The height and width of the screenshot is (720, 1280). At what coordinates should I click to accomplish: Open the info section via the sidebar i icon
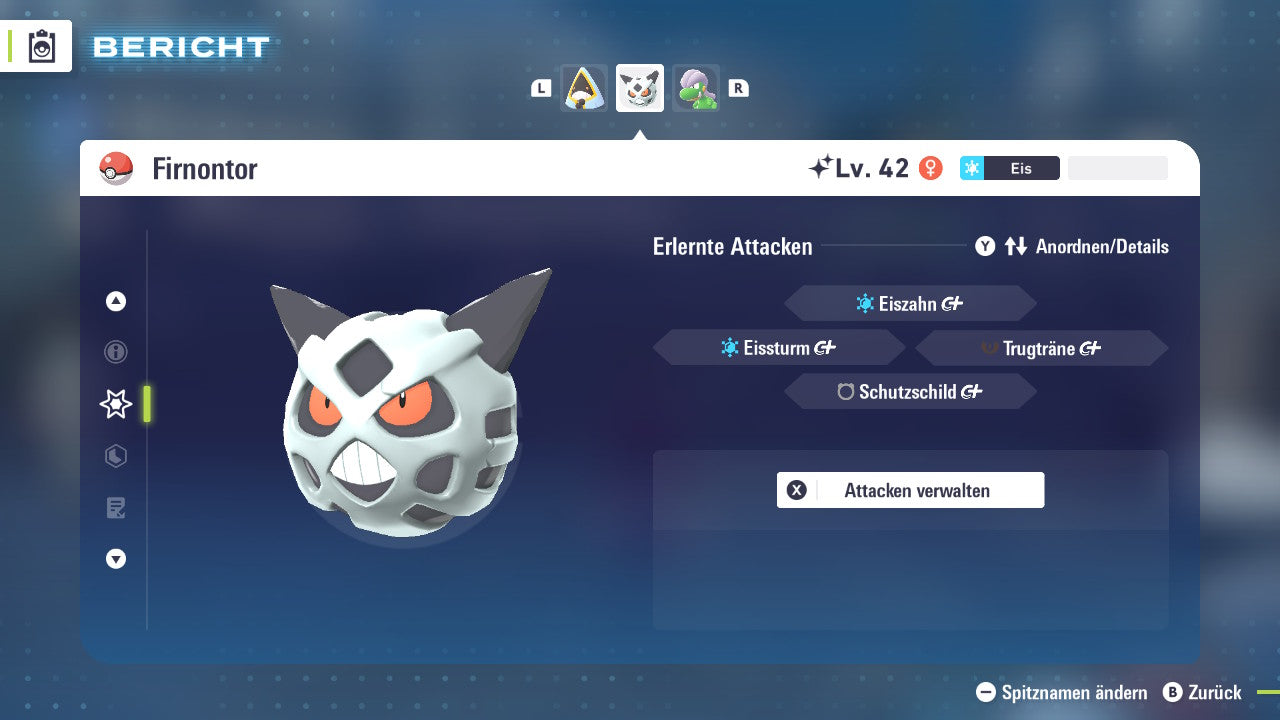tap(115, 352)
